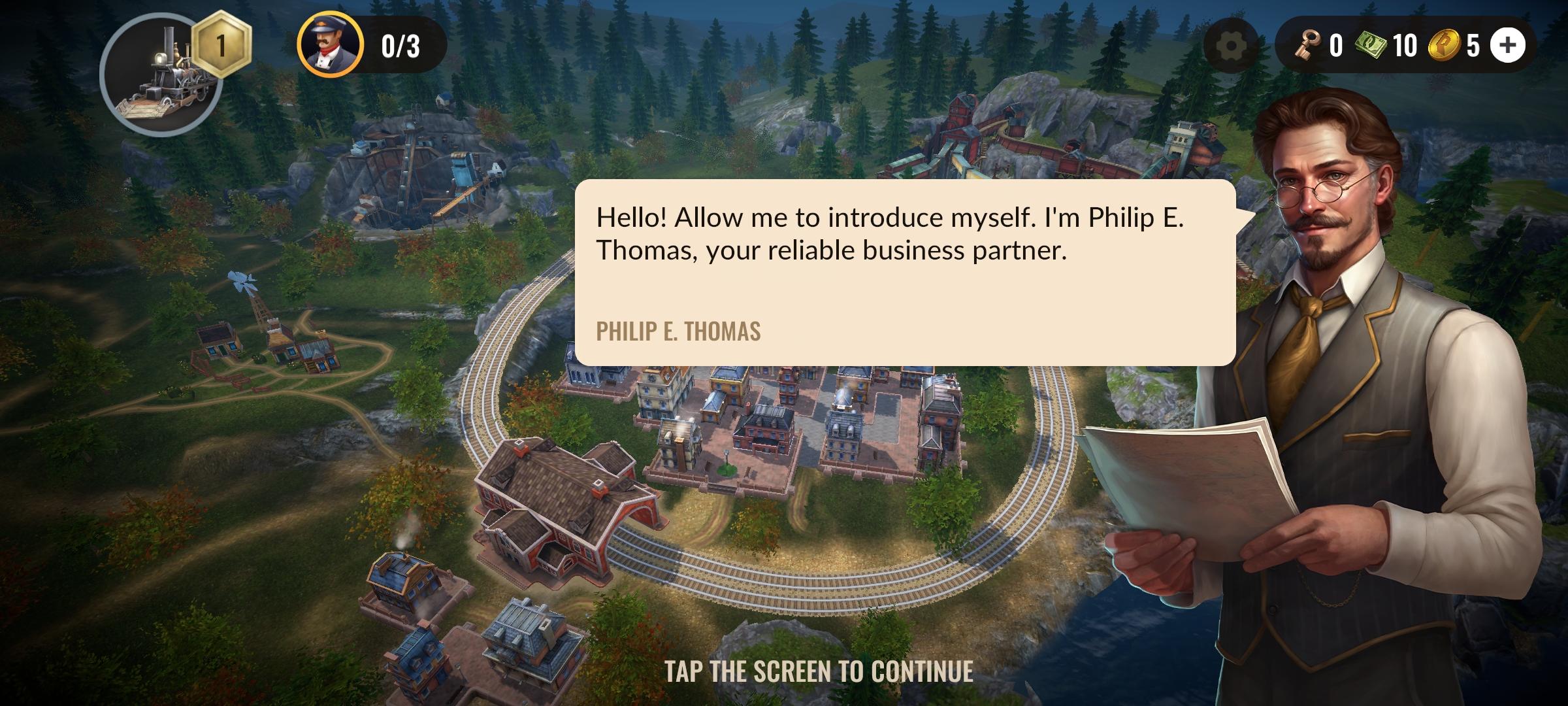Select the train conductor portrait
The width and height of the screenshot is (1568, 706).
(330, 45)
